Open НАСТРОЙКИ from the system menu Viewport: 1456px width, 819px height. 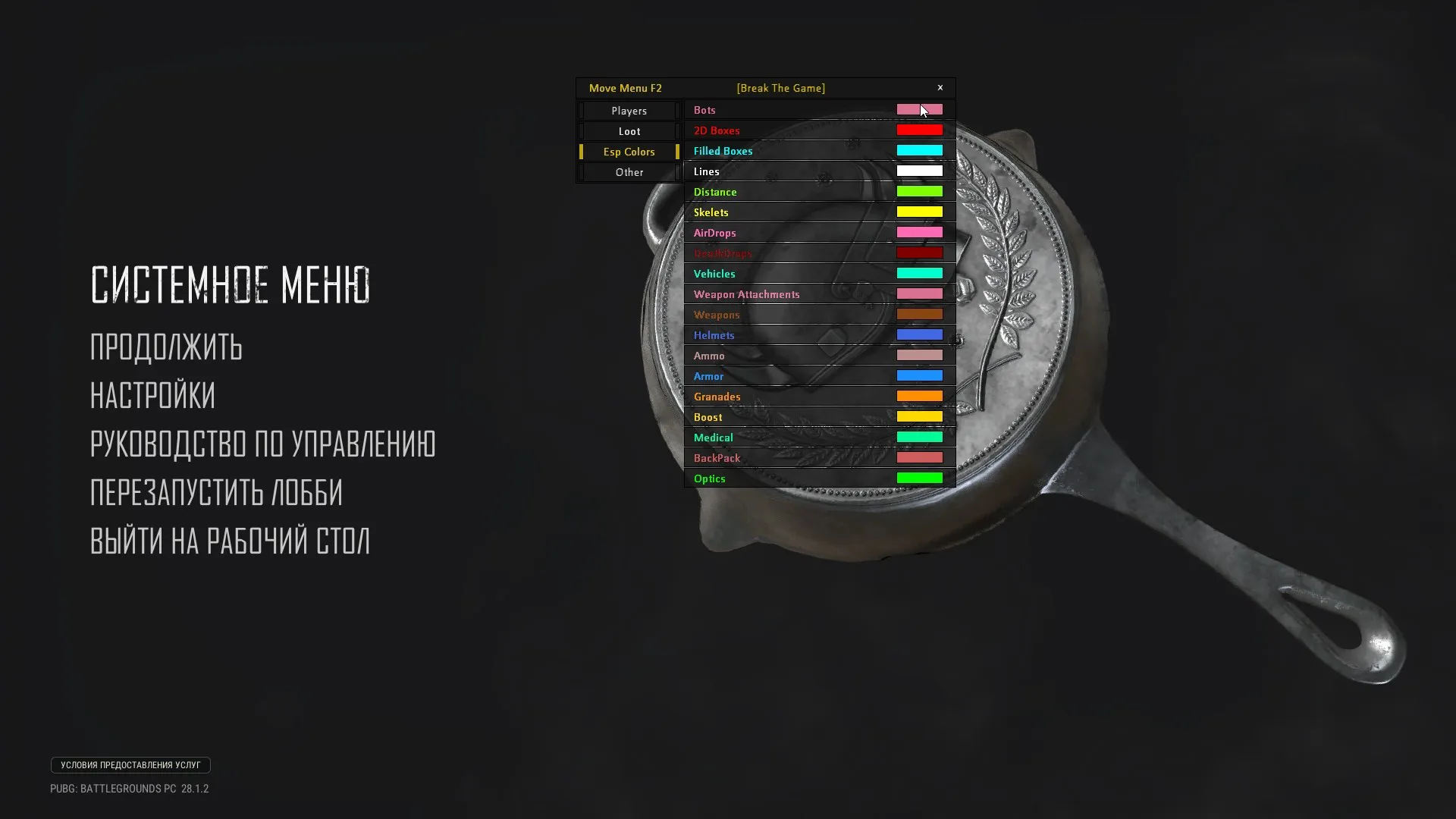pyautogui.click(x=152, y=397)
